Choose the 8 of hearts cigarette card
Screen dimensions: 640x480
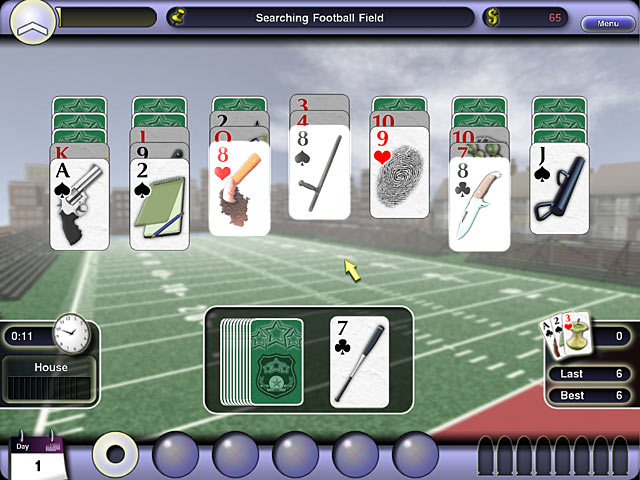click(x=239, y=190)
